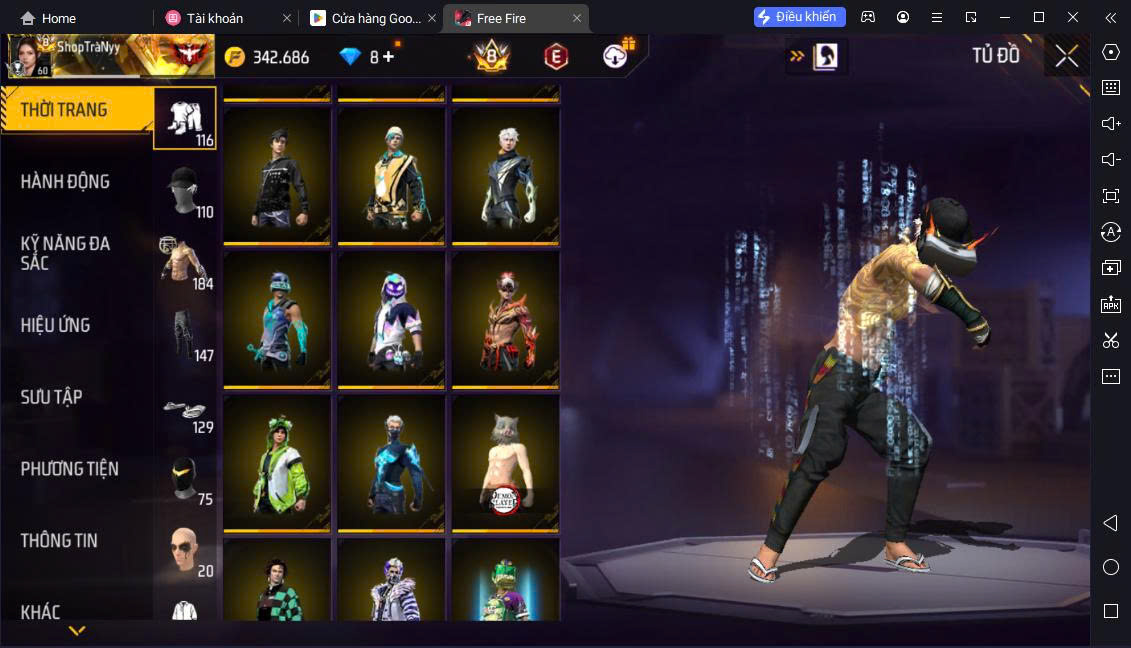Open the KỸ NĂNG ĐA SẮC category
The image size is (1131, 648).
pos(66,253)
